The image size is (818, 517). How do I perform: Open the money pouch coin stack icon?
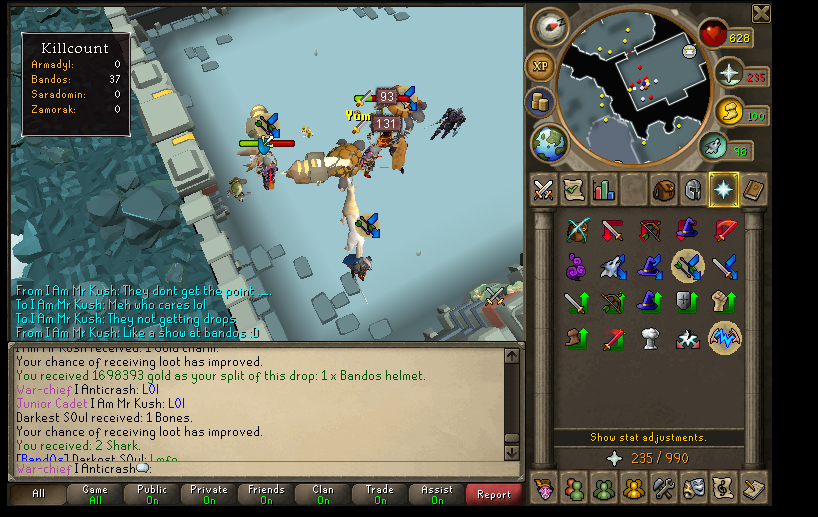coord(542,102)
